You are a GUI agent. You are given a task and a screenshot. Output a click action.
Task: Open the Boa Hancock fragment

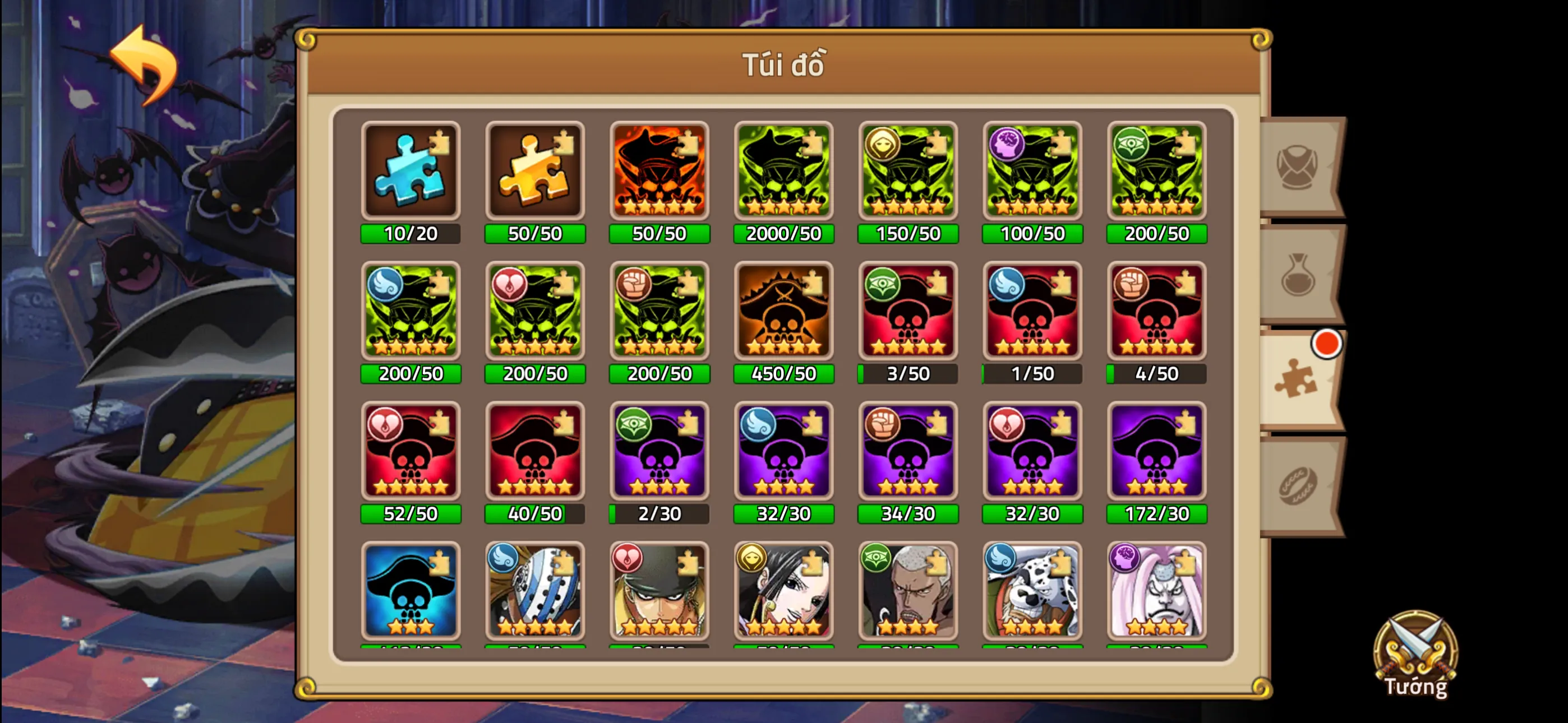[x=784, y=590]
